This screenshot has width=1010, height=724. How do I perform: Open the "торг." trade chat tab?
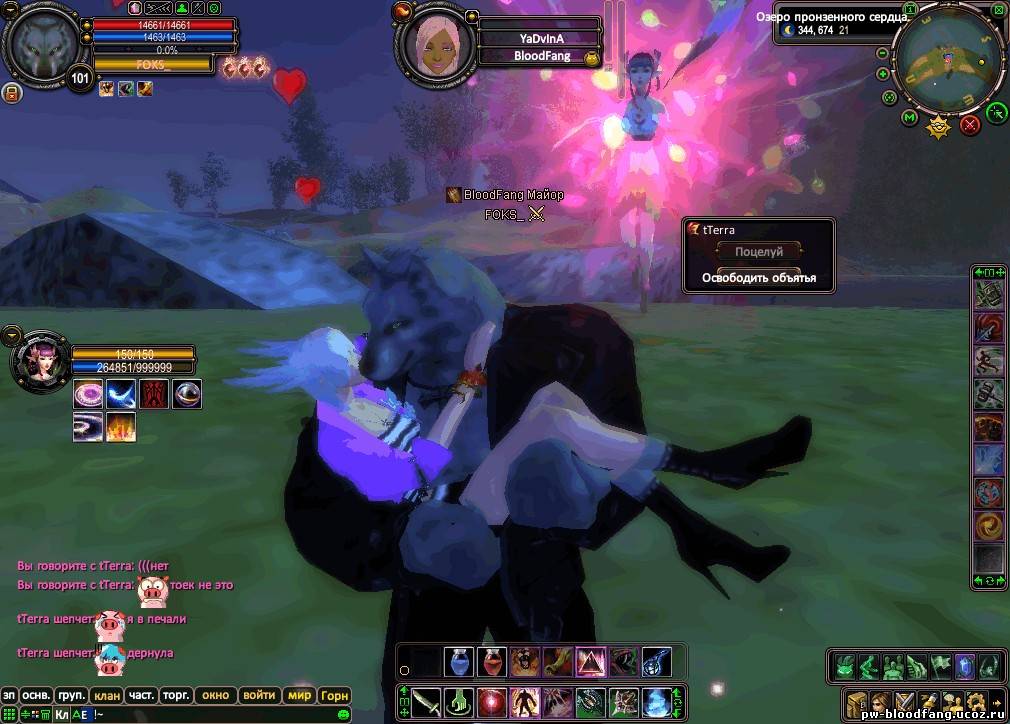[176, 695]
